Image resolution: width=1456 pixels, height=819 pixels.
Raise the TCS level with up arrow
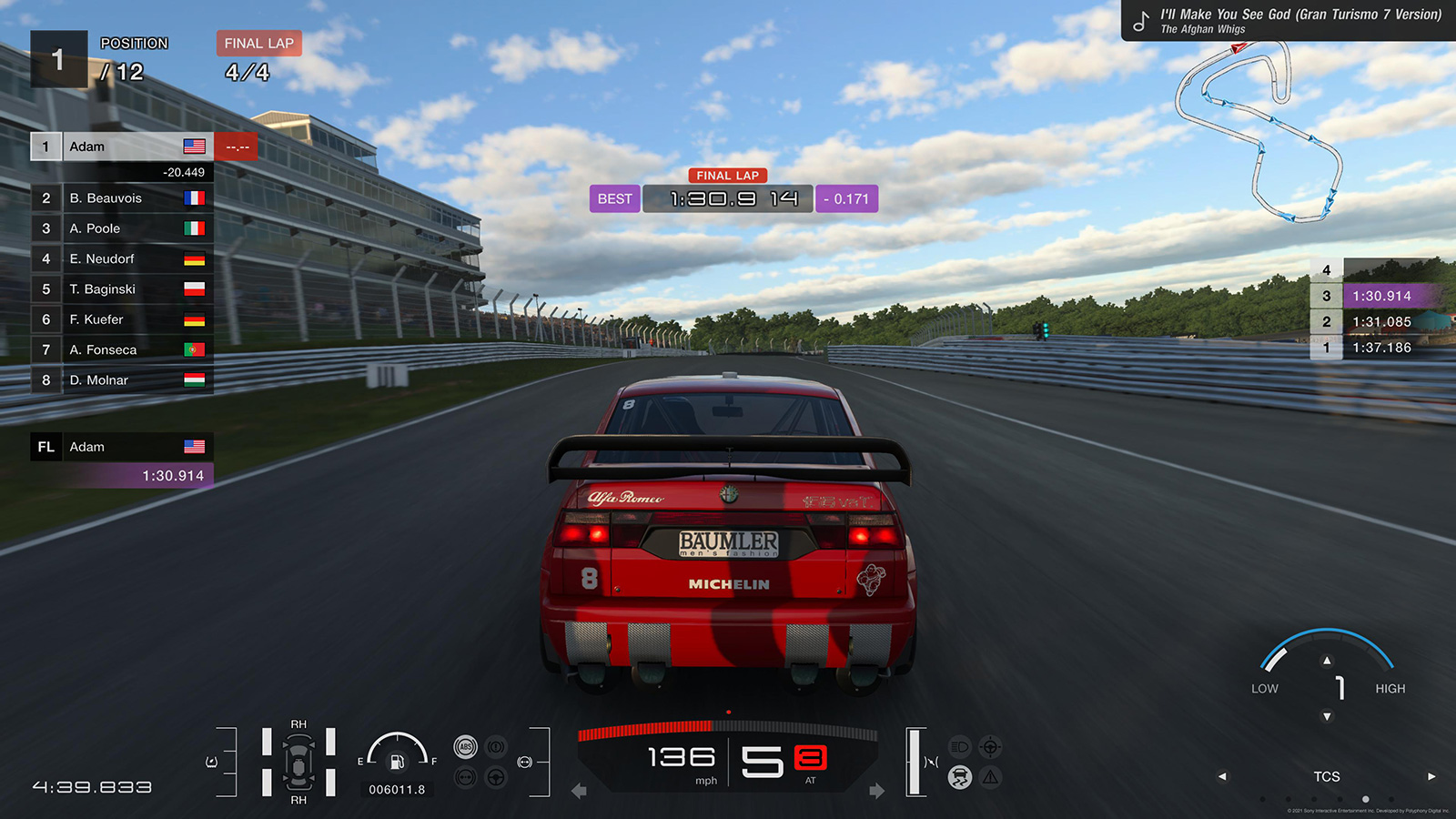pyautogui.click(x=1327, y=661)
